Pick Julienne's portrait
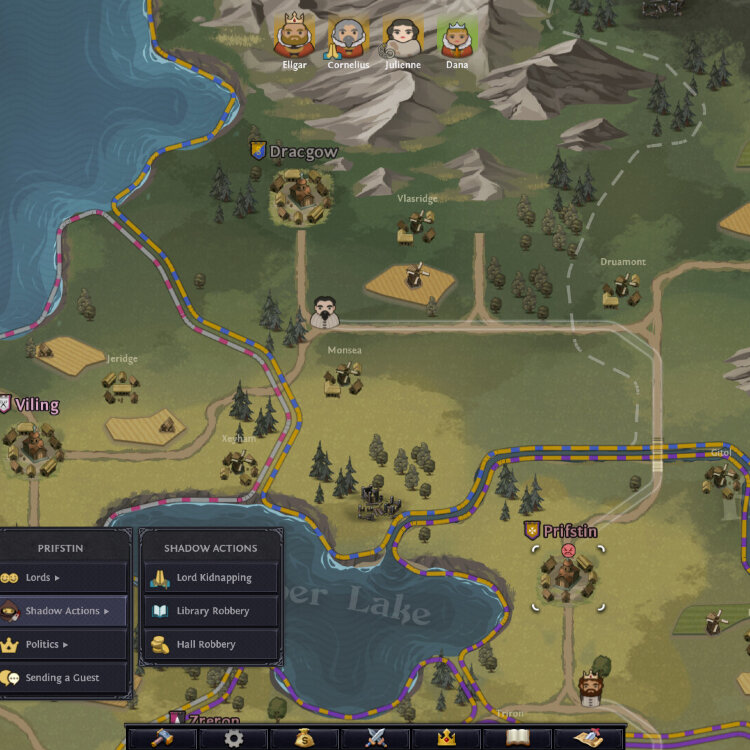The width and height of the screenshot is (750, 750). tap(403, 38)
